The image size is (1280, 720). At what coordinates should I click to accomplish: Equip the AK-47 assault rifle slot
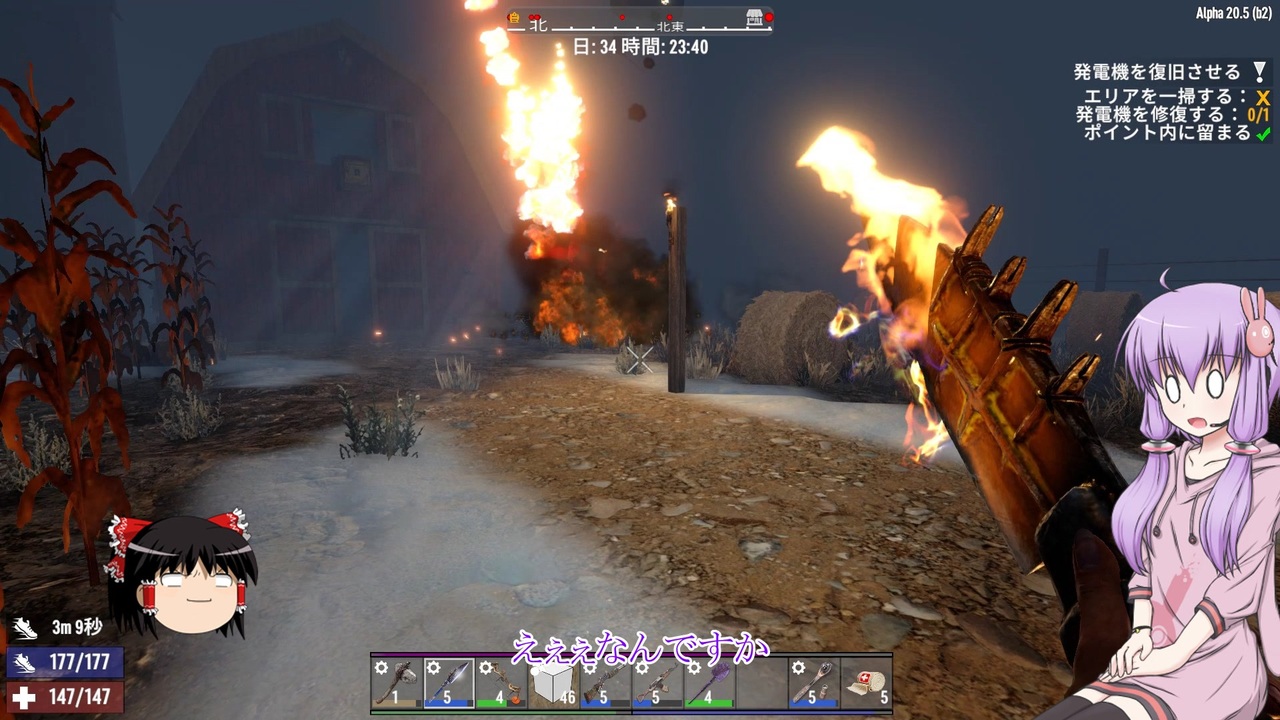tap(657, 684)
